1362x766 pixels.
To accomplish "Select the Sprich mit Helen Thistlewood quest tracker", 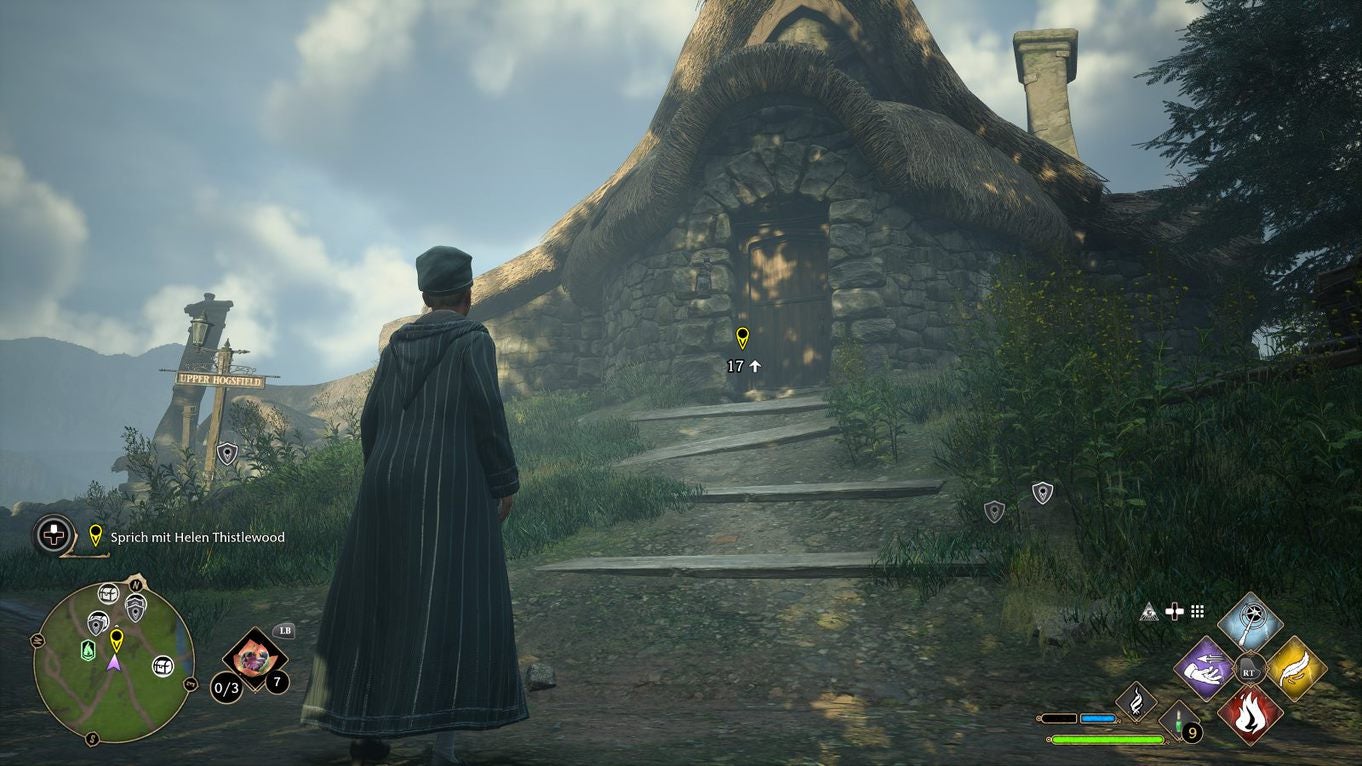I will pos(197,537).
